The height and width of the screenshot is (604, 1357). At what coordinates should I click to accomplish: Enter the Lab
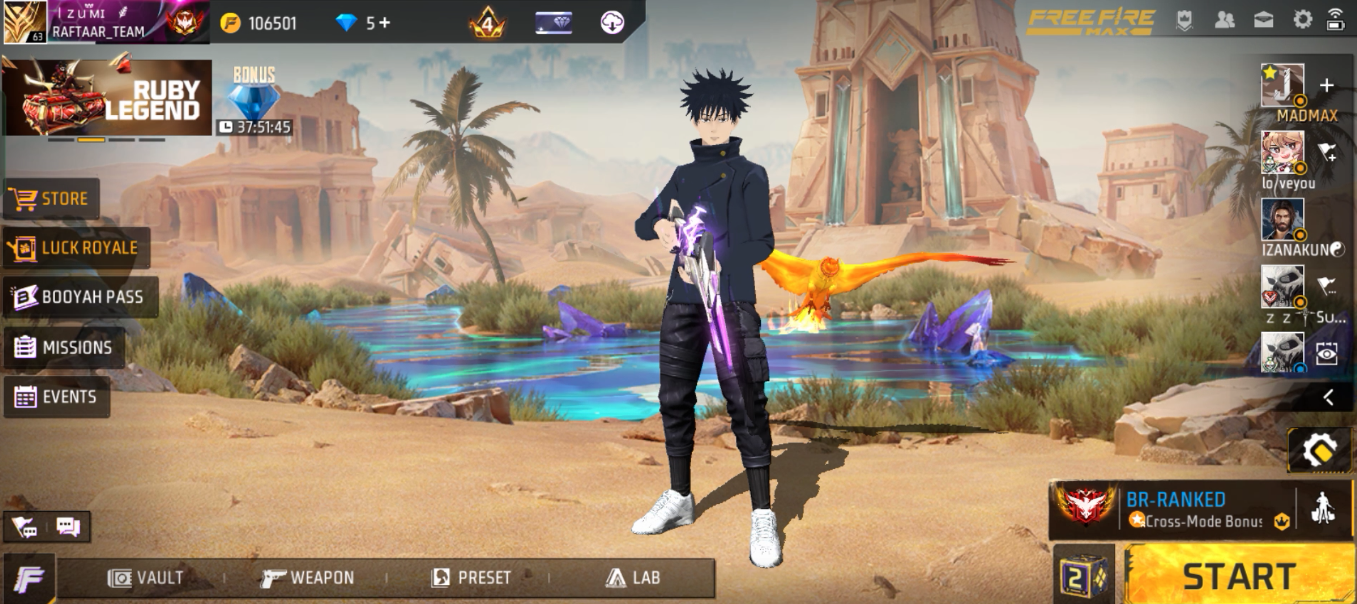(633, 578)
